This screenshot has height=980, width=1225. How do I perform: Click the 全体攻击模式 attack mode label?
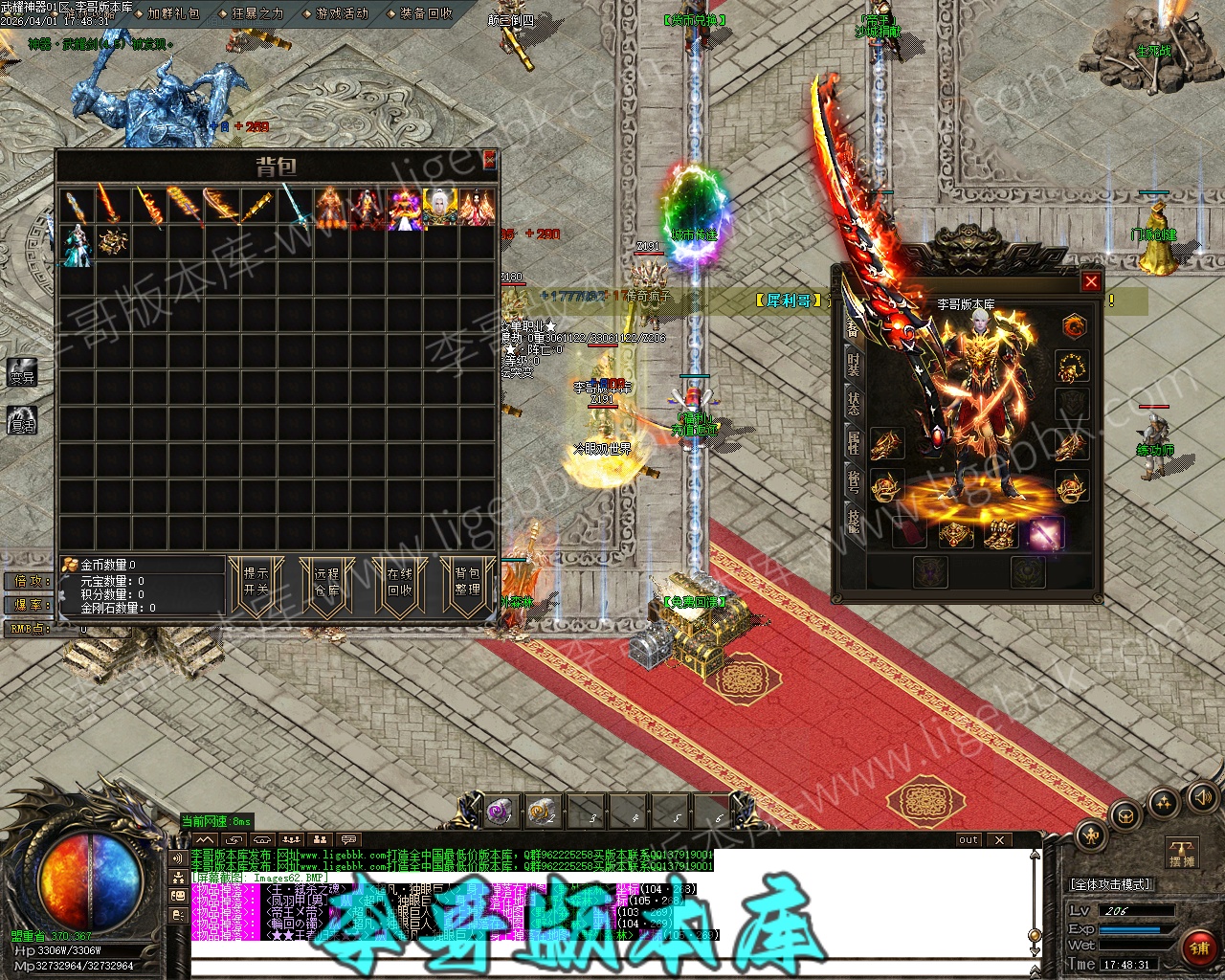[x=1111, y=884]
